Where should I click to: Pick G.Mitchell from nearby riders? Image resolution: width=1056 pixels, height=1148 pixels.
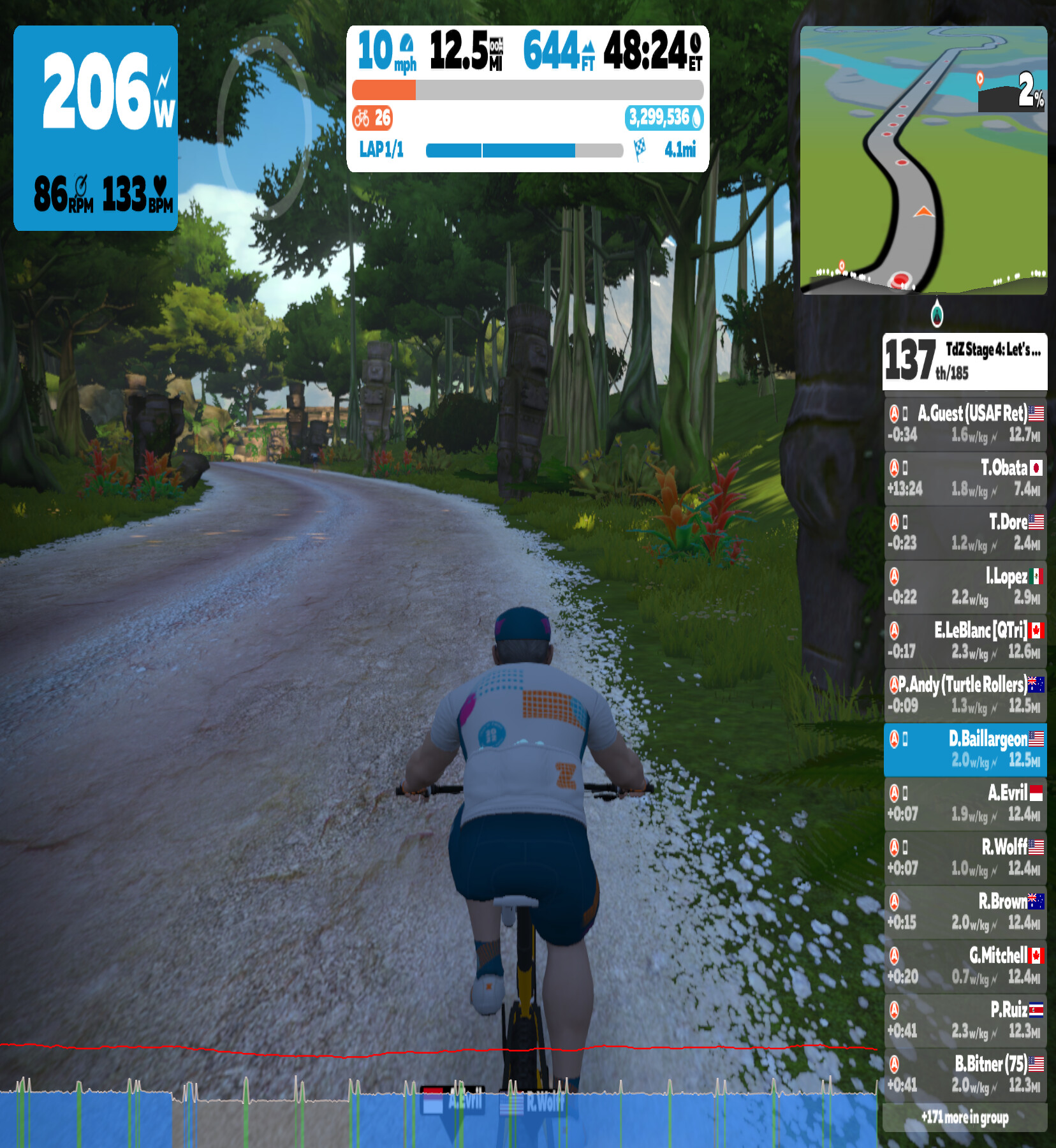tap(965, 966)
